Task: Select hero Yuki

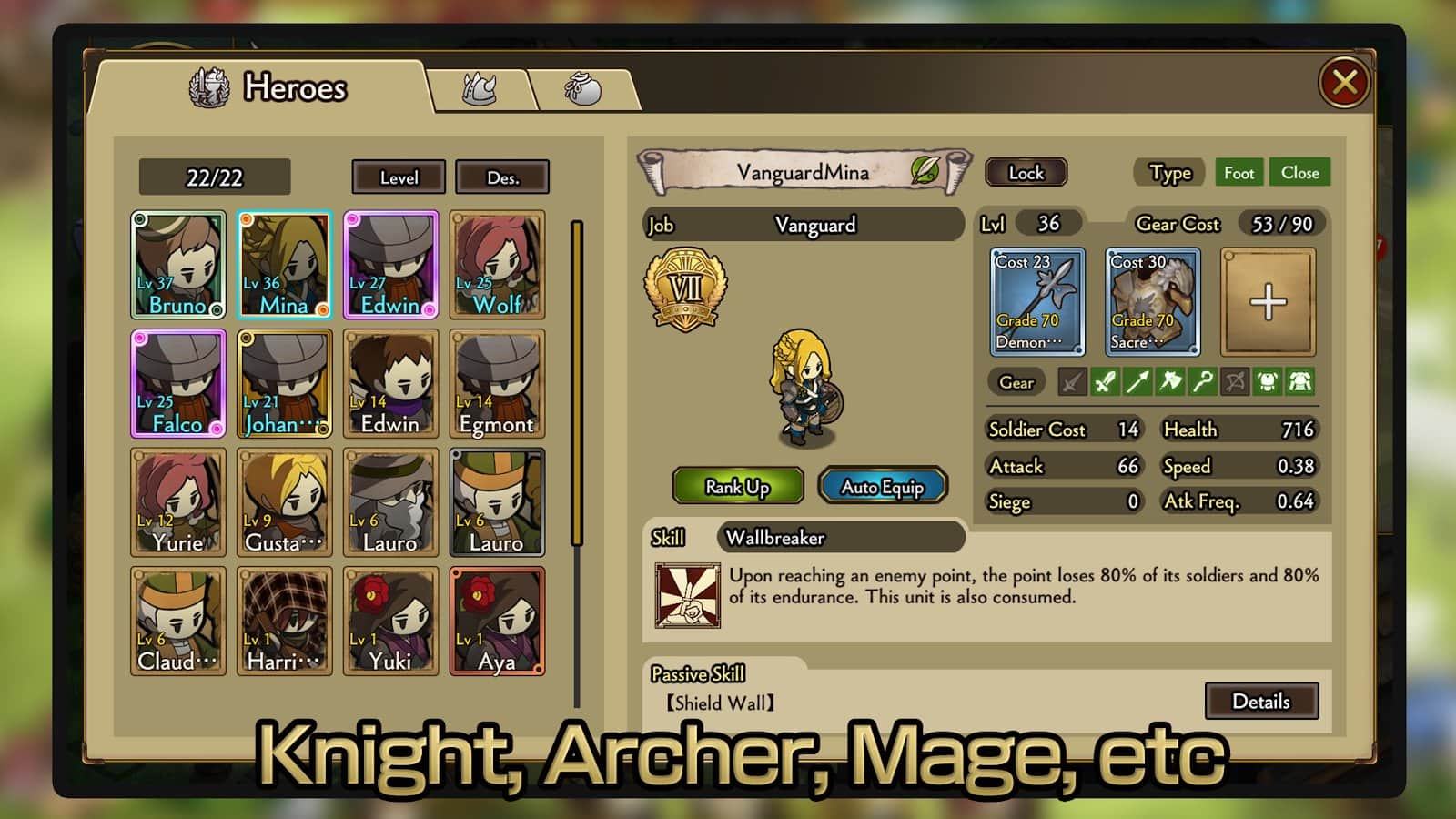Action: click(x=390, y=622)
